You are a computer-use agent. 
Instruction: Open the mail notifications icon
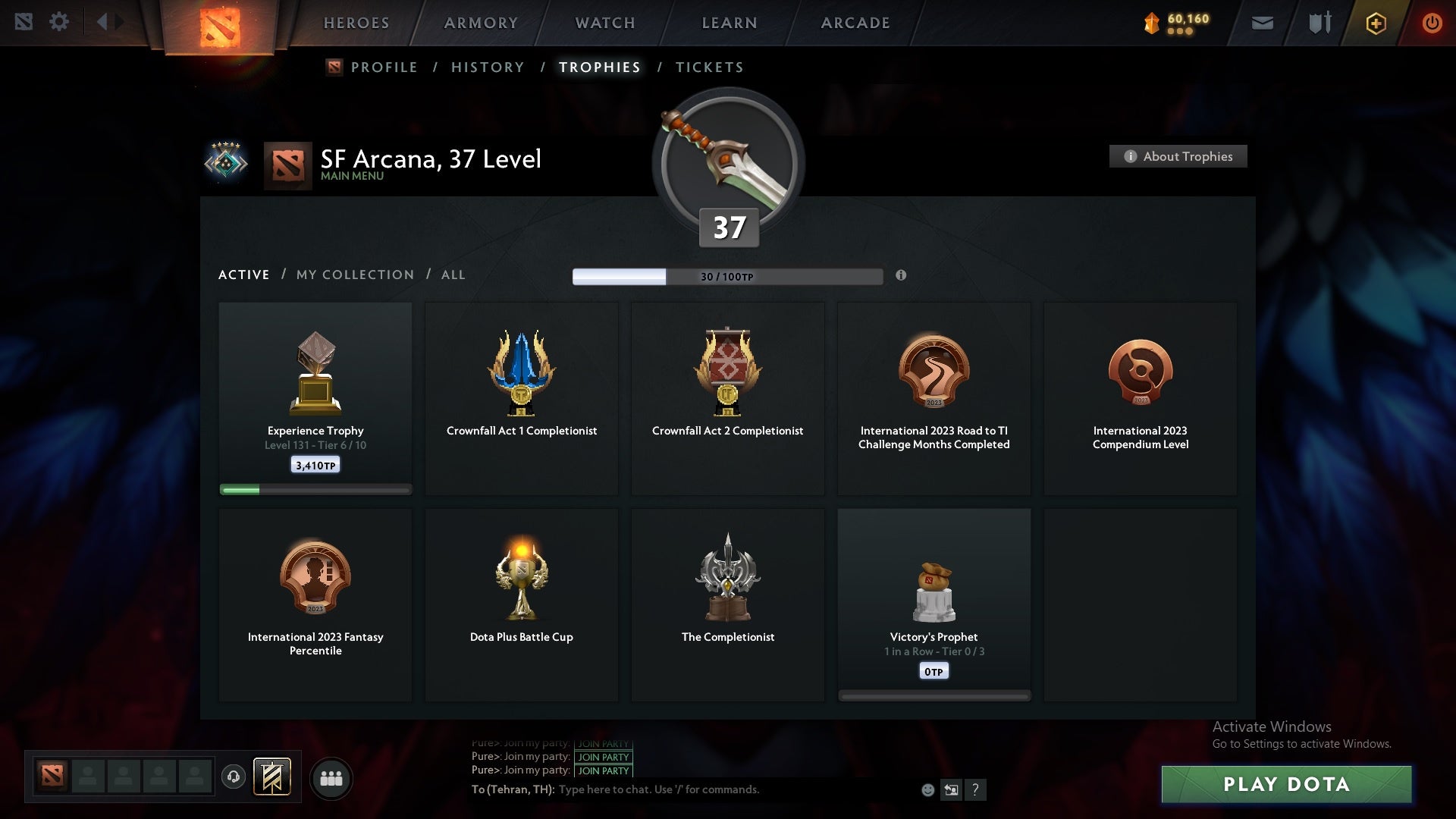(1262, 23)
